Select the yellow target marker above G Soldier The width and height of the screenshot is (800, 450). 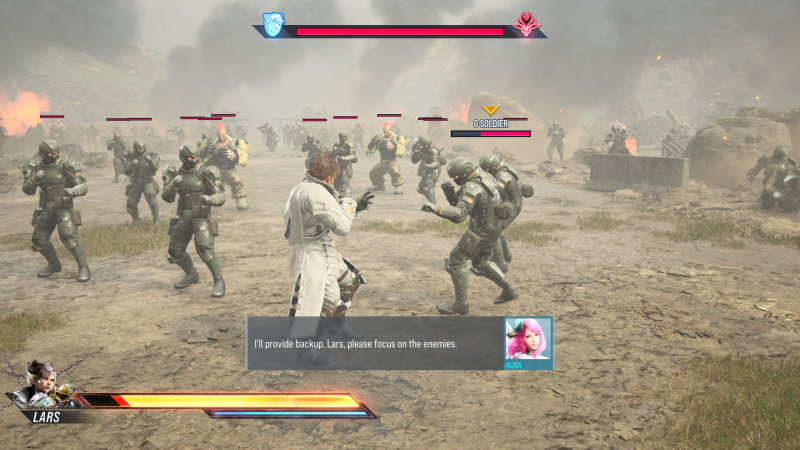490,111
